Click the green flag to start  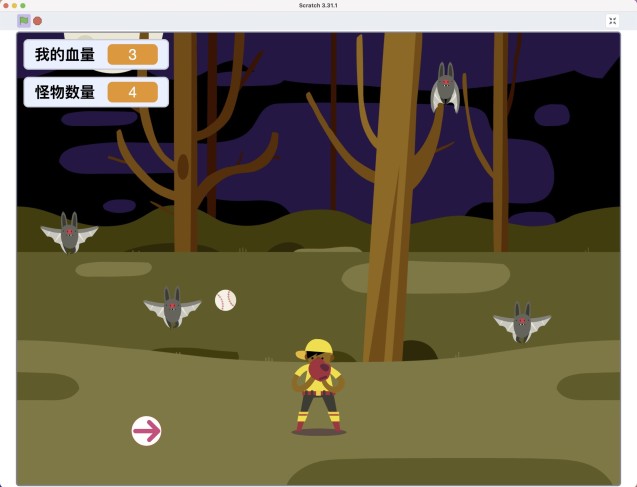[24, 20]
